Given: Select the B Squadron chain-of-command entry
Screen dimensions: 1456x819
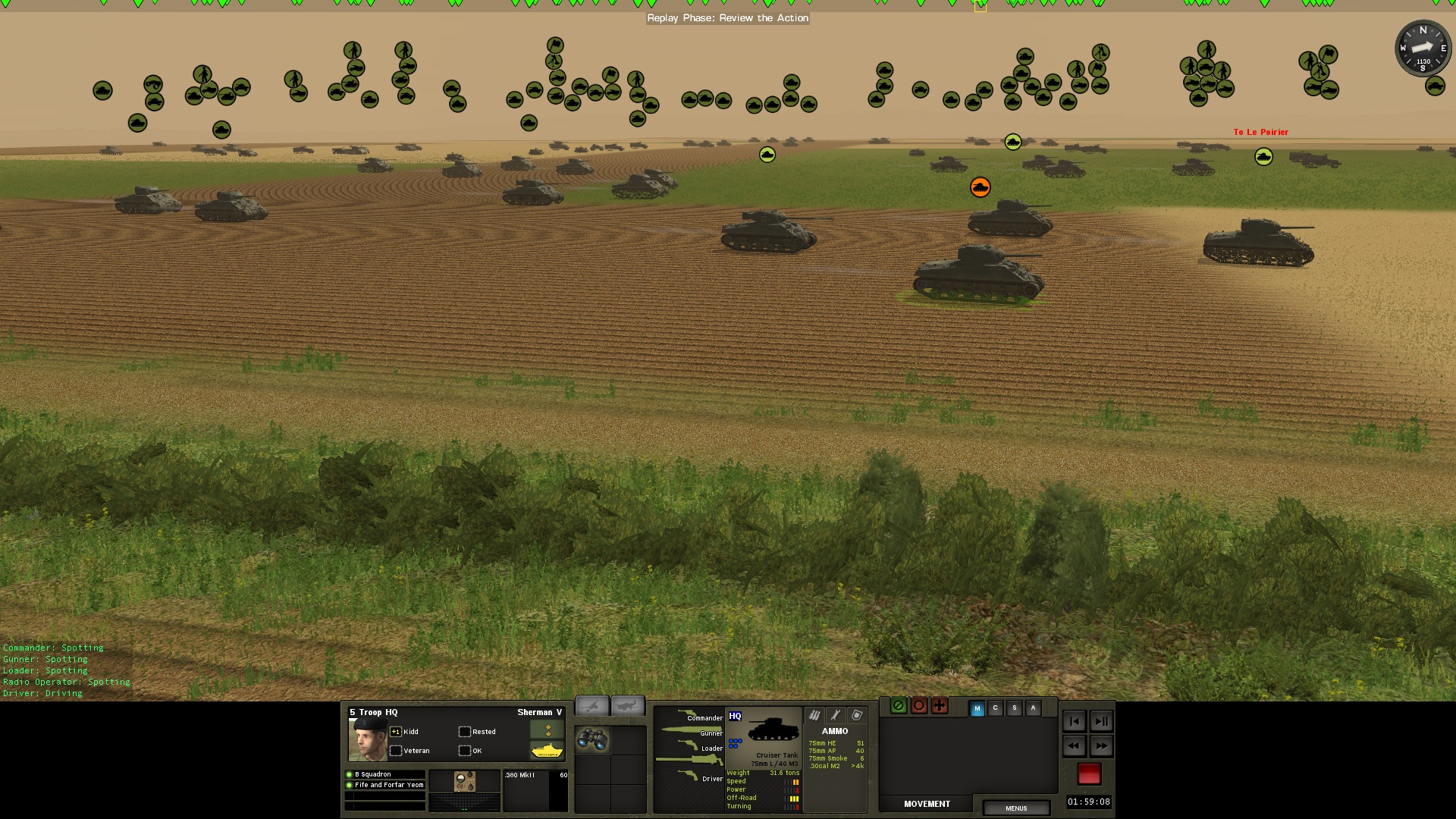Looking at the screenshot, I should click(x=385, y=774).
